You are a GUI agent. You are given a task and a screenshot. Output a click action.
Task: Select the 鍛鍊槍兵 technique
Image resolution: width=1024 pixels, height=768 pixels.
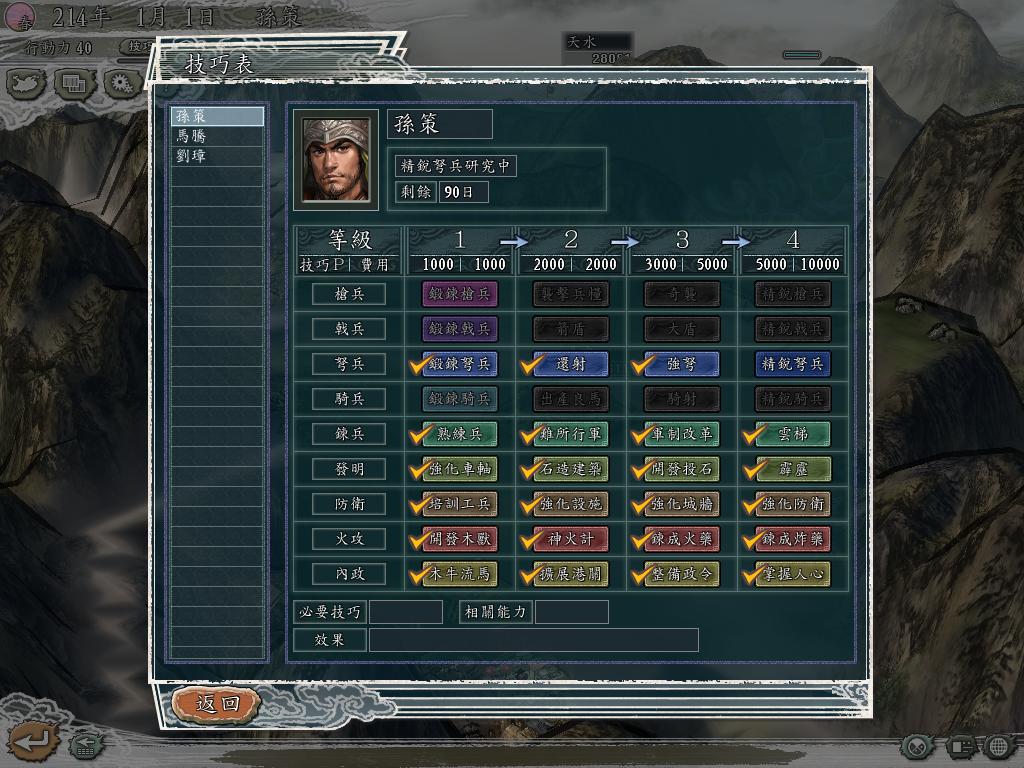pyautogui.click(x=460, y=294)
